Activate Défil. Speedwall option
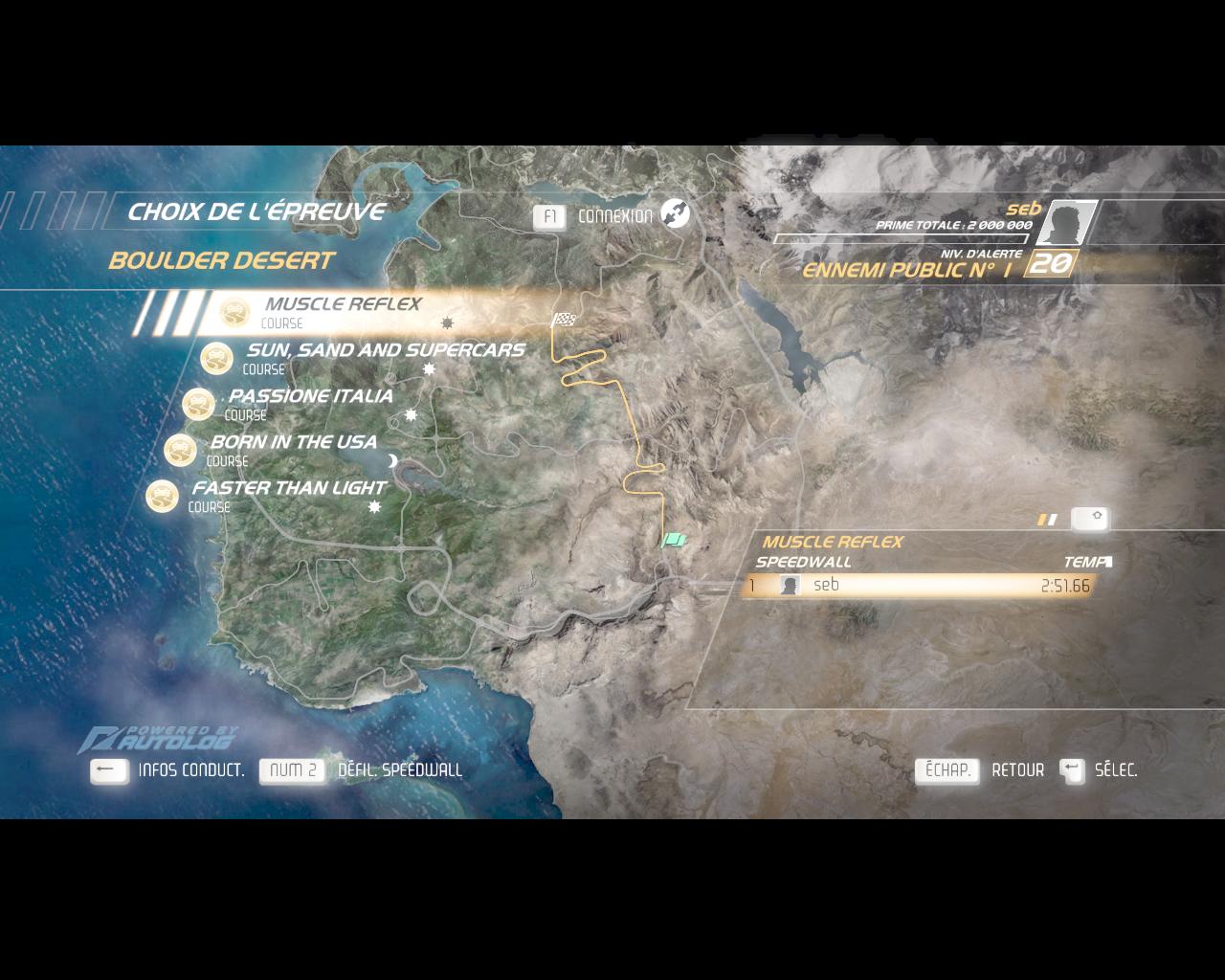1225x980 pixels. [293, 770]
